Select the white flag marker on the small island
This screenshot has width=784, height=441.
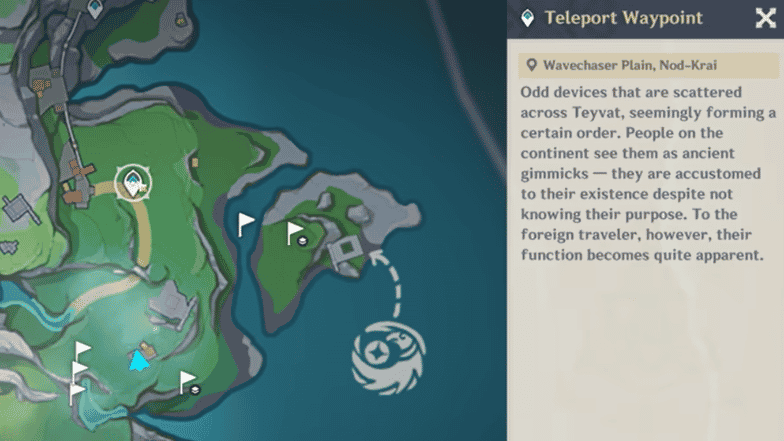296,234
